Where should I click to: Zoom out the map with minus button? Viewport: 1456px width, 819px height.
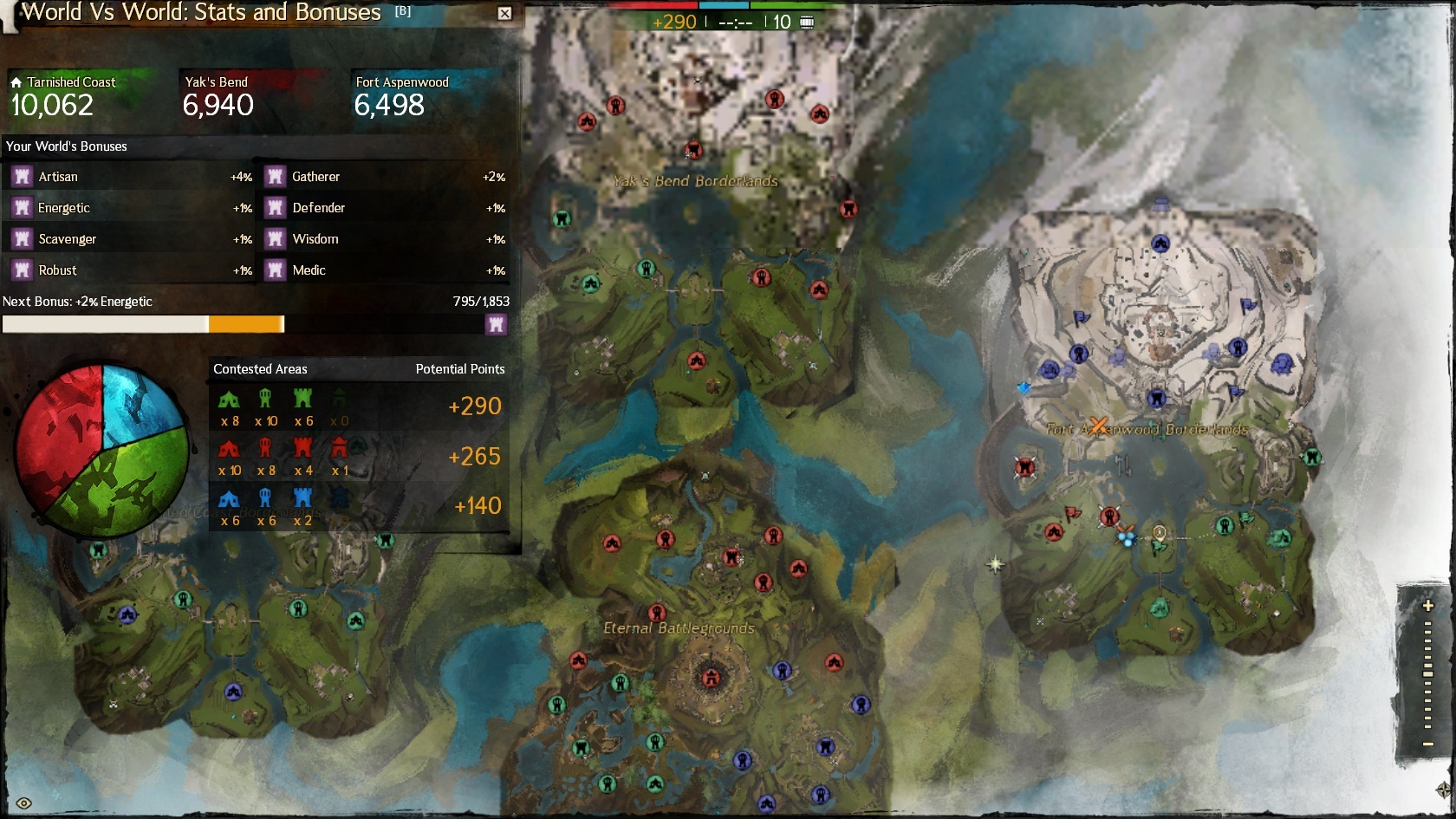[1427, 744]
